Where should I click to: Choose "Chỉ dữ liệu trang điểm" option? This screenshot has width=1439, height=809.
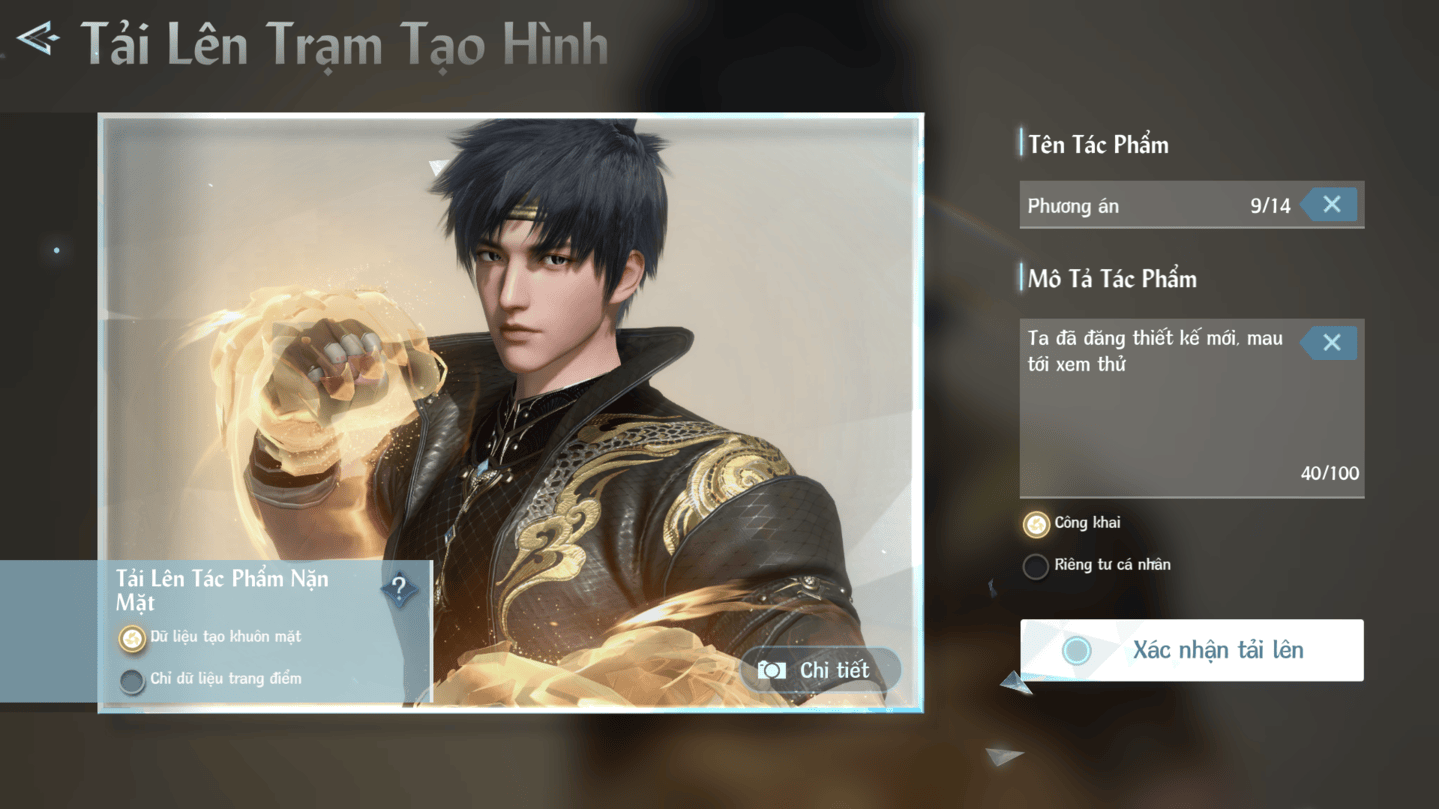click(132, 680)
